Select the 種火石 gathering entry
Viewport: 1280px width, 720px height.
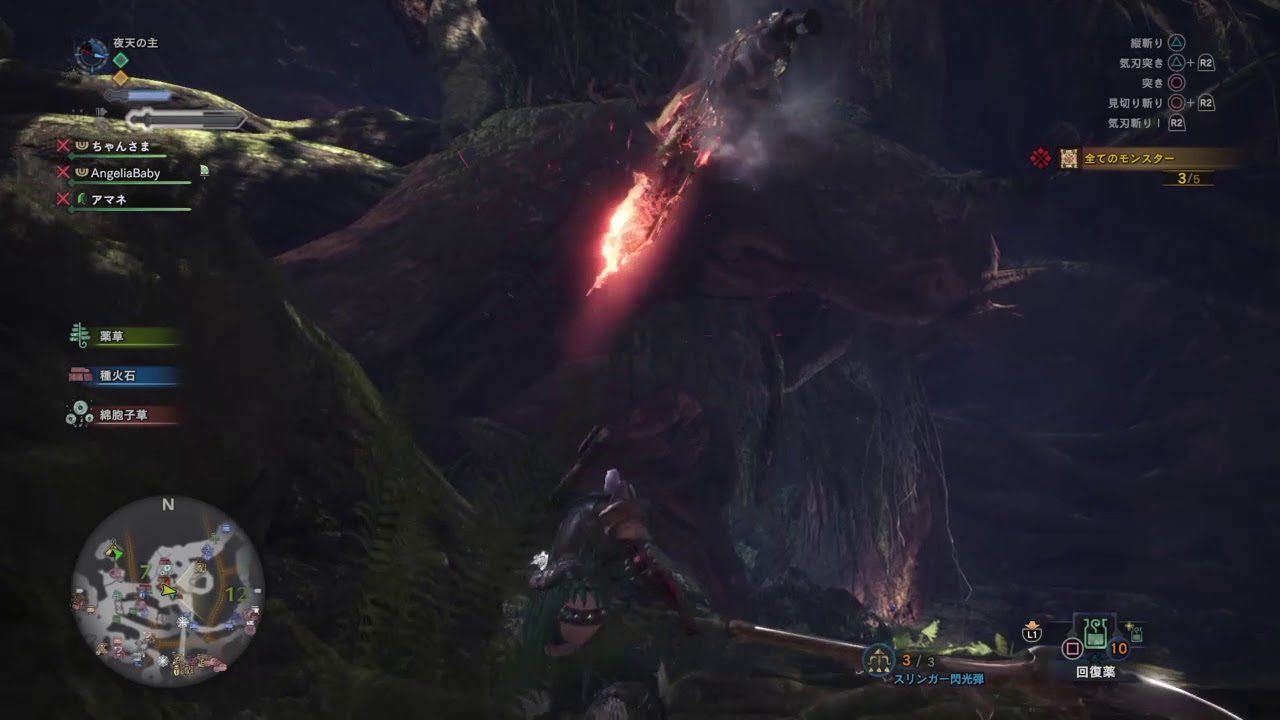(x=124, y=376)
